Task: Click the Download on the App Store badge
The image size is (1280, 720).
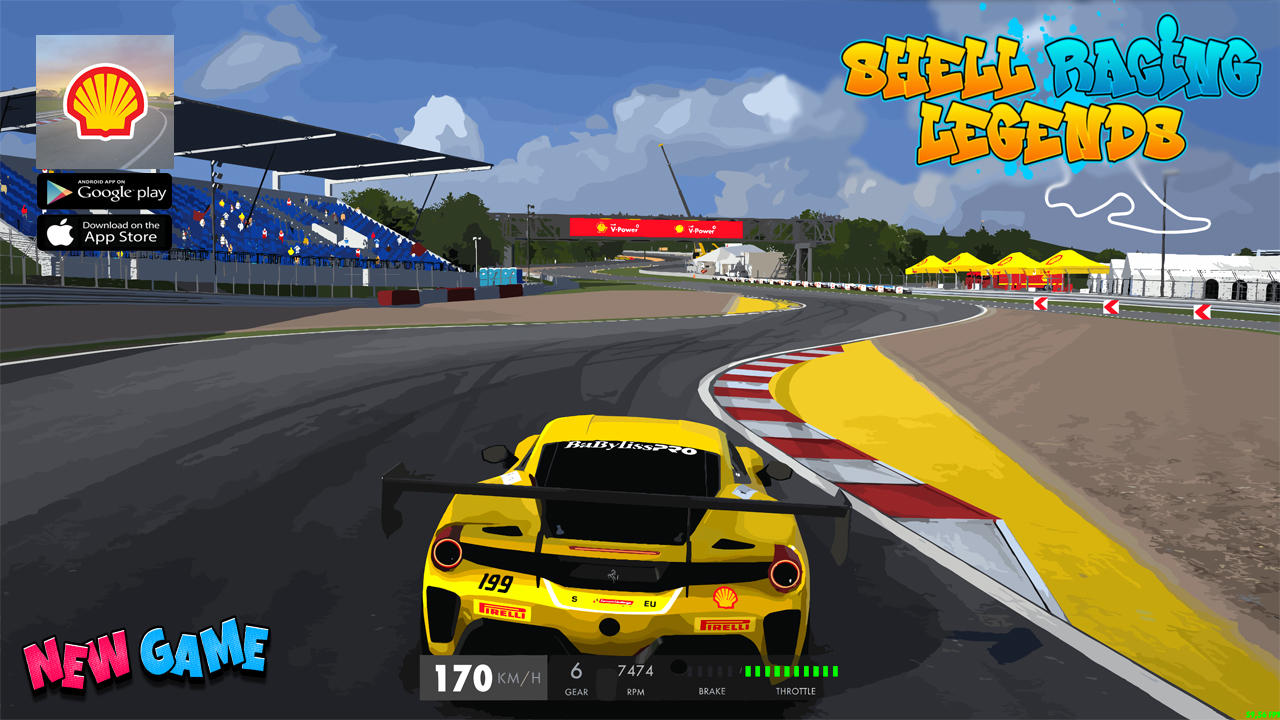Action: tap(104, 232)
